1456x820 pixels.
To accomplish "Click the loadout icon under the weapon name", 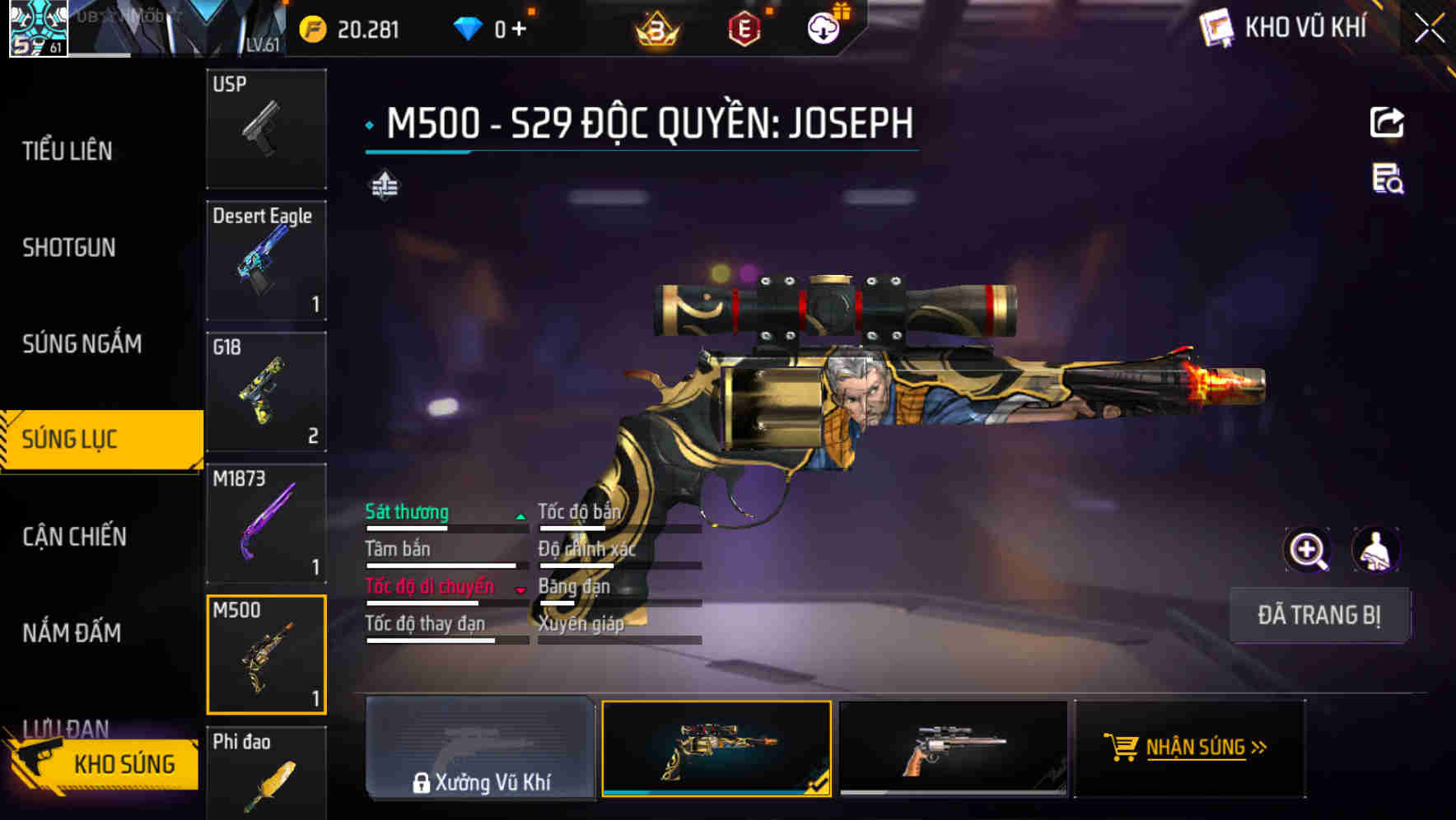I will coord(384,186).
